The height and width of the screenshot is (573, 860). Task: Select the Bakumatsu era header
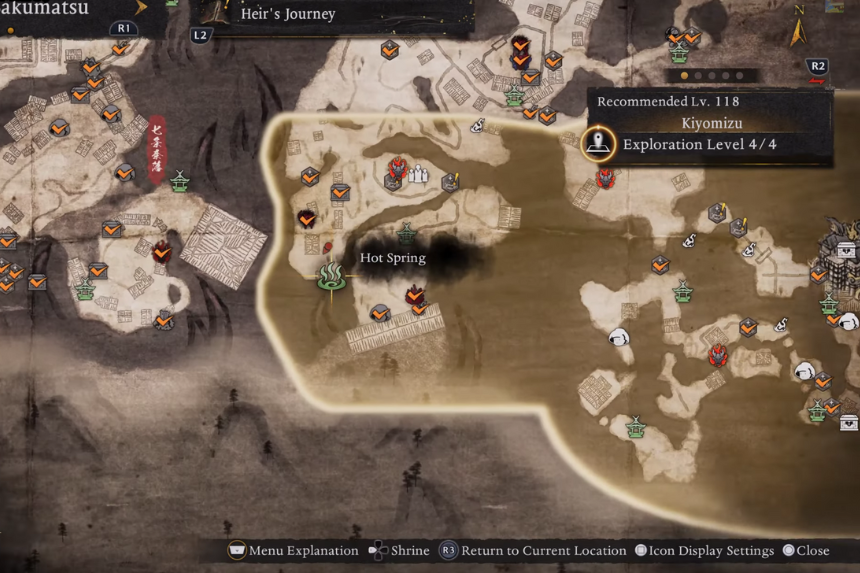coord(45,9)
